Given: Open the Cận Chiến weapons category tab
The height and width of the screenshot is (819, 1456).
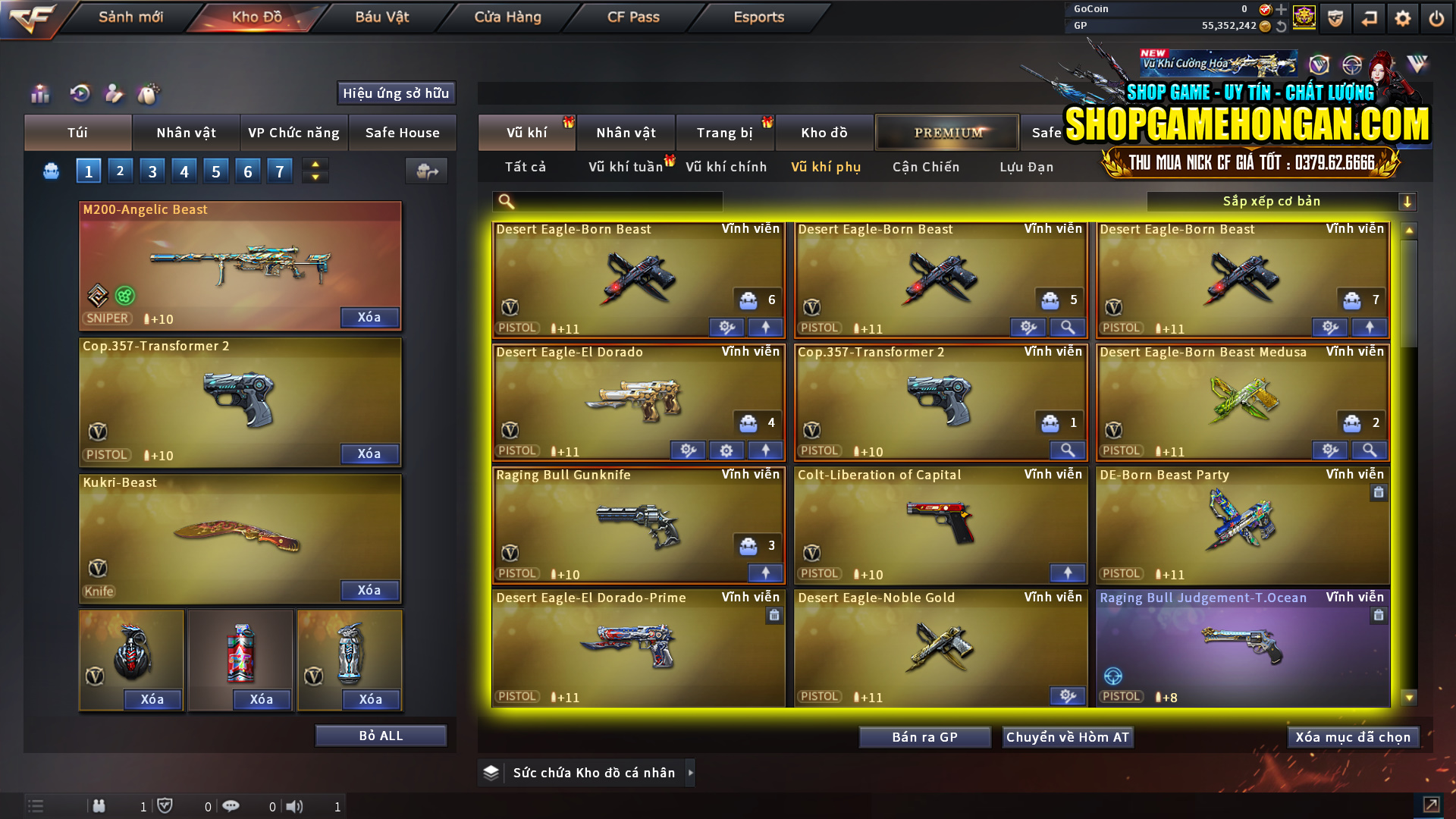Looking at the screenshot, I should pyautogui.click(x=925, y=167).
